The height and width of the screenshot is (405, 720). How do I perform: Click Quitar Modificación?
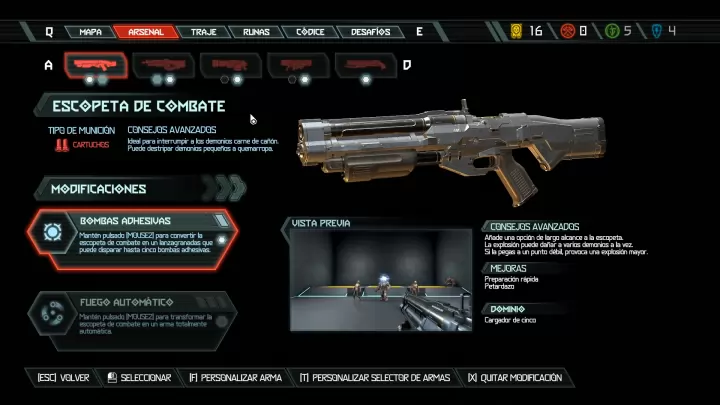(x=514, y=378)
